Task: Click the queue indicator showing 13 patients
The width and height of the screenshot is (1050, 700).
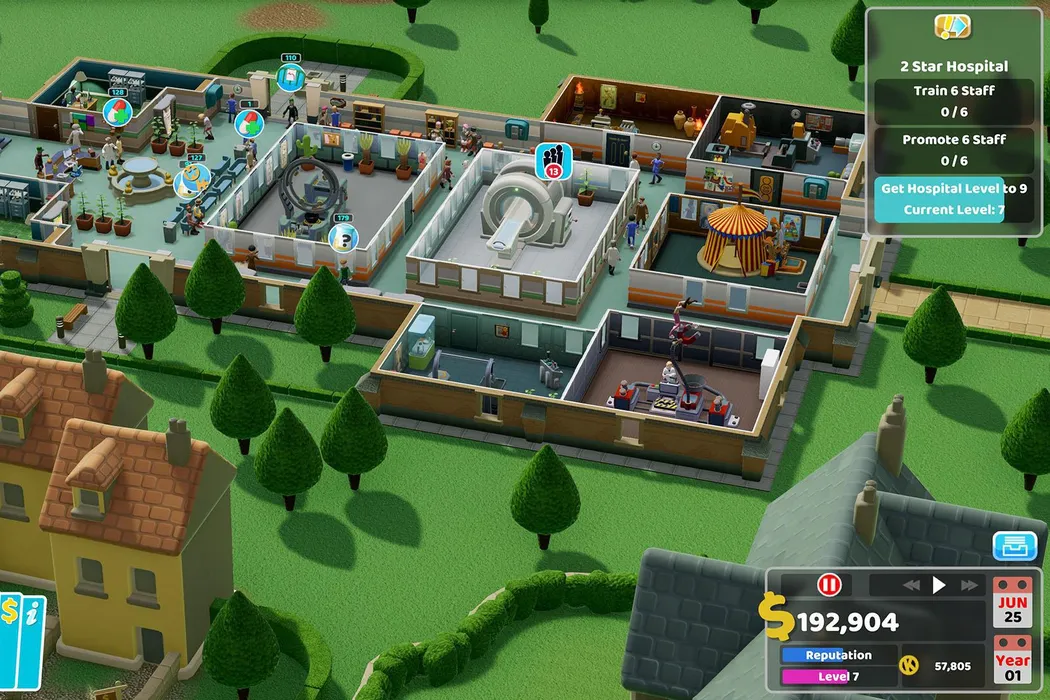Action: click(552, 159)
